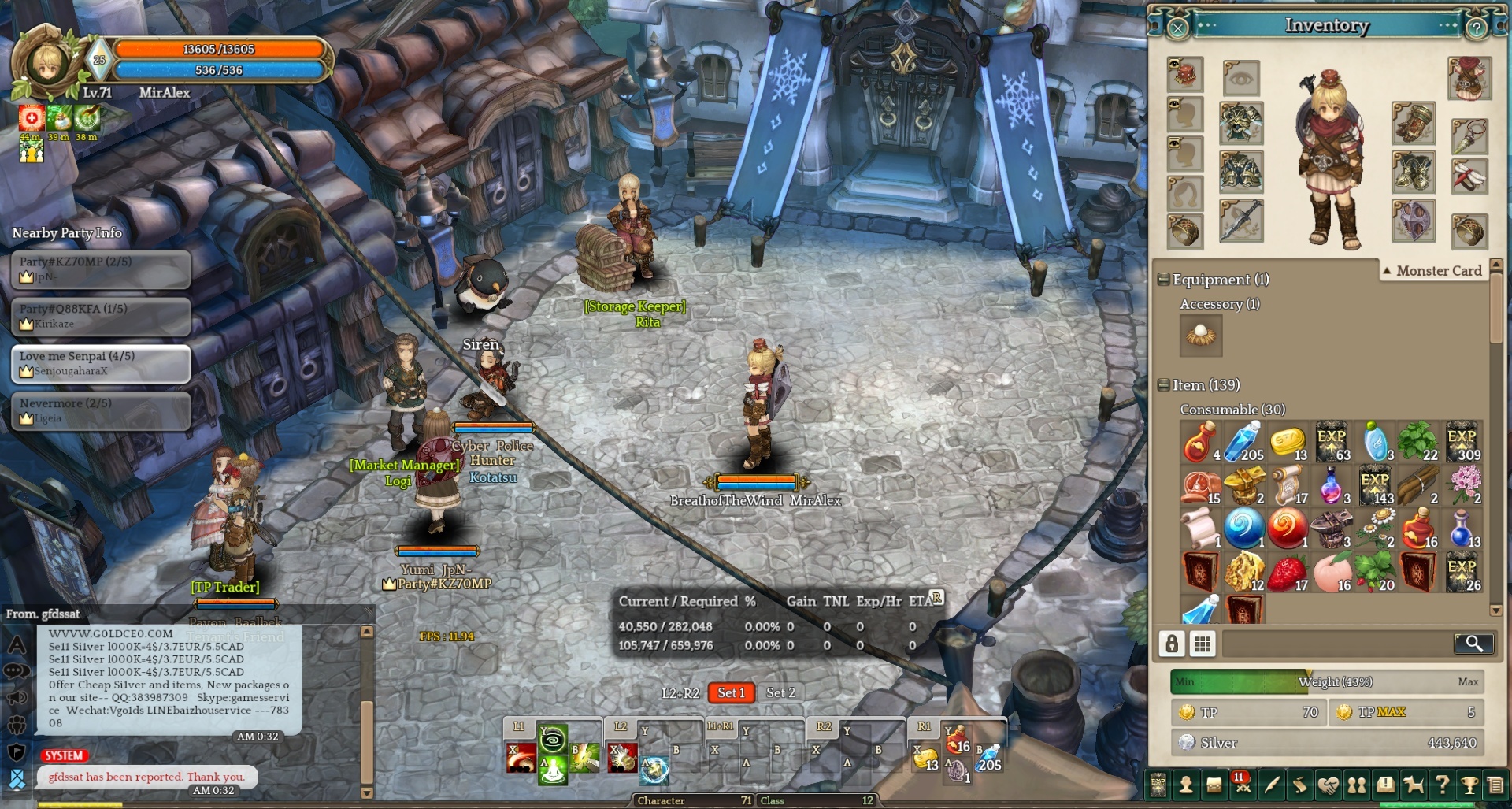The image size is (1512, 809).
Task: Open the Monster Card section
Action: pos(1432,271)
